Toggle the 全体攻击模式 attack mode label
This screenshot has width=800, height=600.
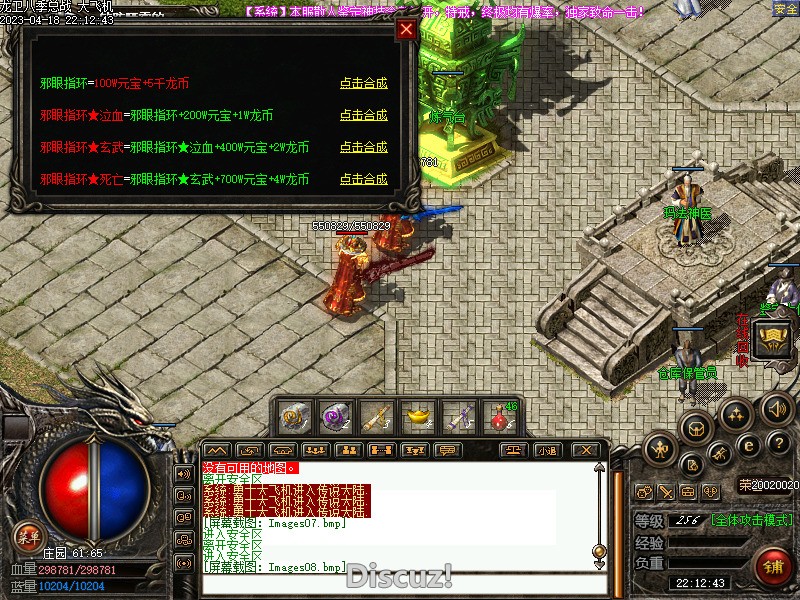click(753, 520)
